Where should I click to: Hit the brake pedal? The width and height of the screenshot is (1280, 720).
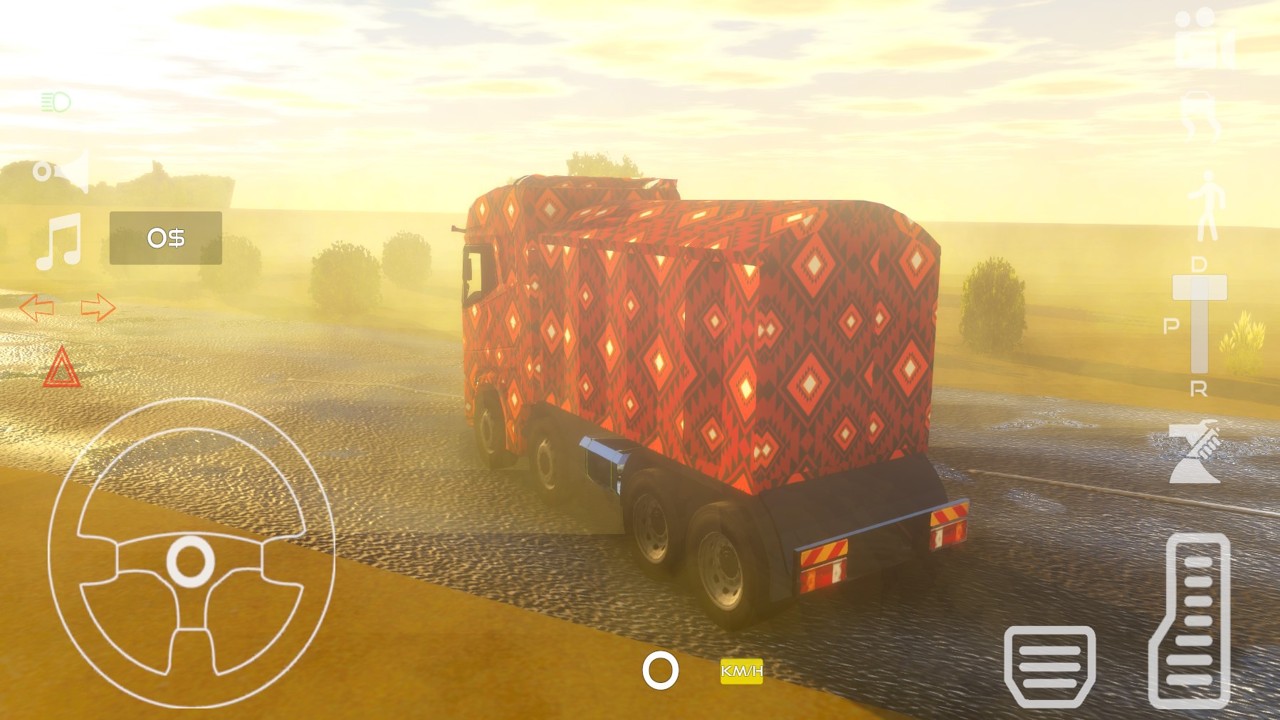(1049, 666)
